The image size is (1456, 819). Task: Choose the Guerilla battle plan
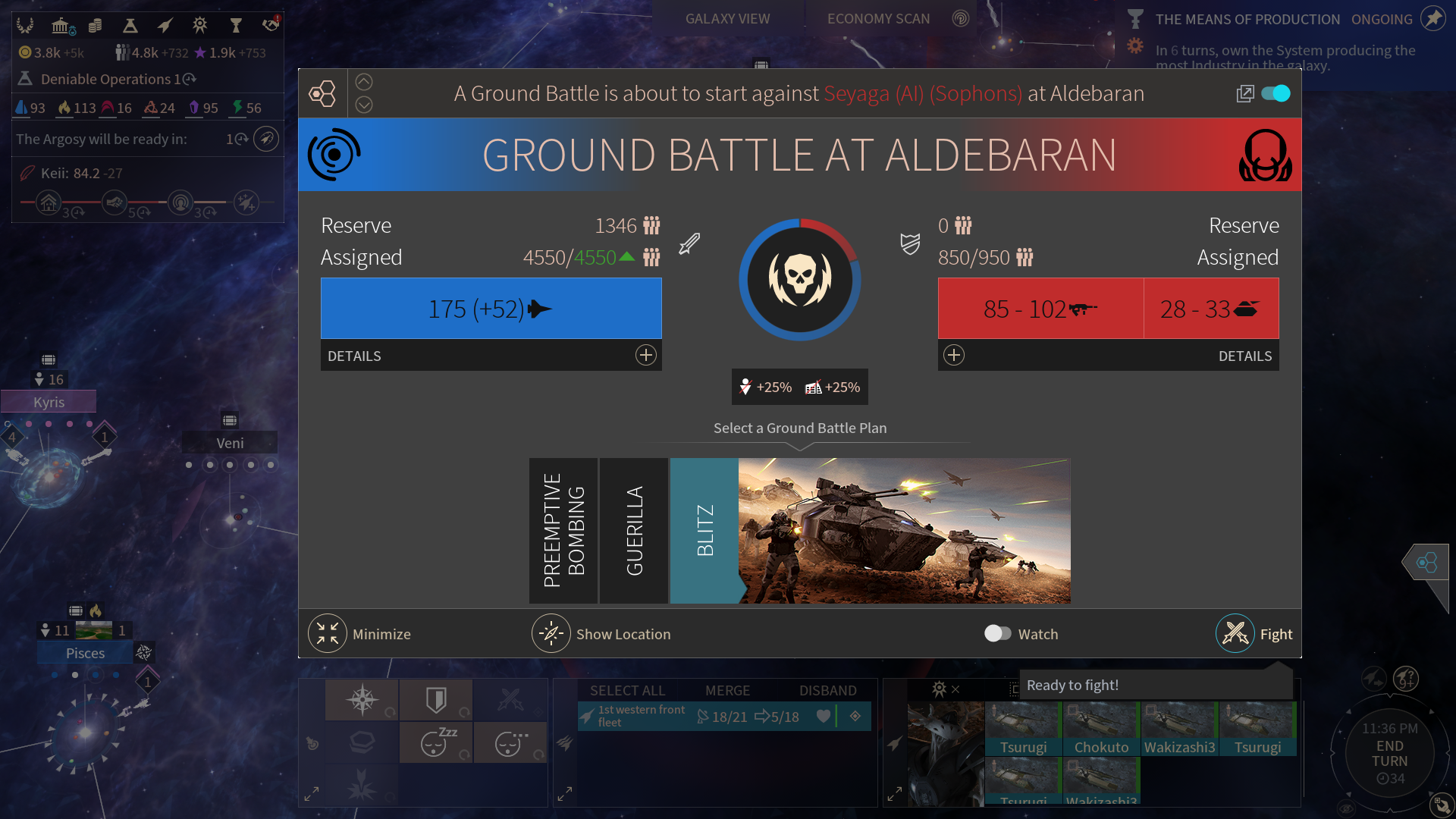tap(634, 530)
